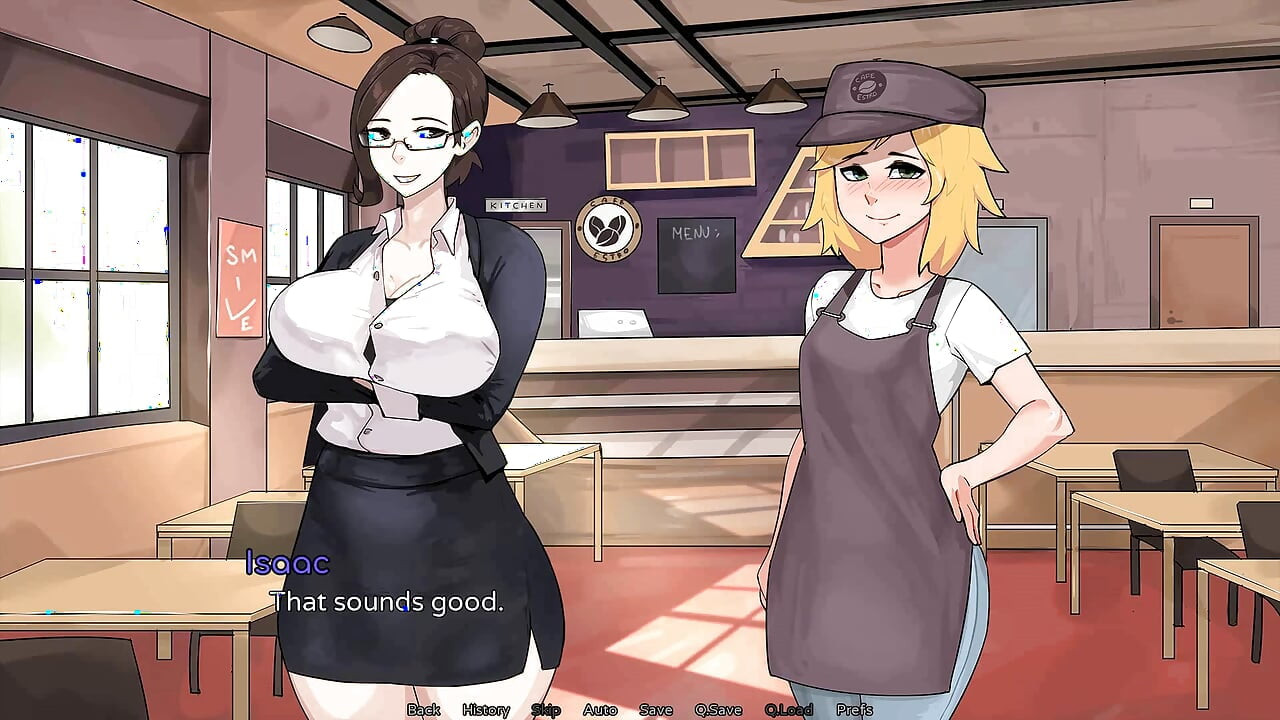Click Back to rewind the dialogue
The image size is (1280, 720).
425,709
